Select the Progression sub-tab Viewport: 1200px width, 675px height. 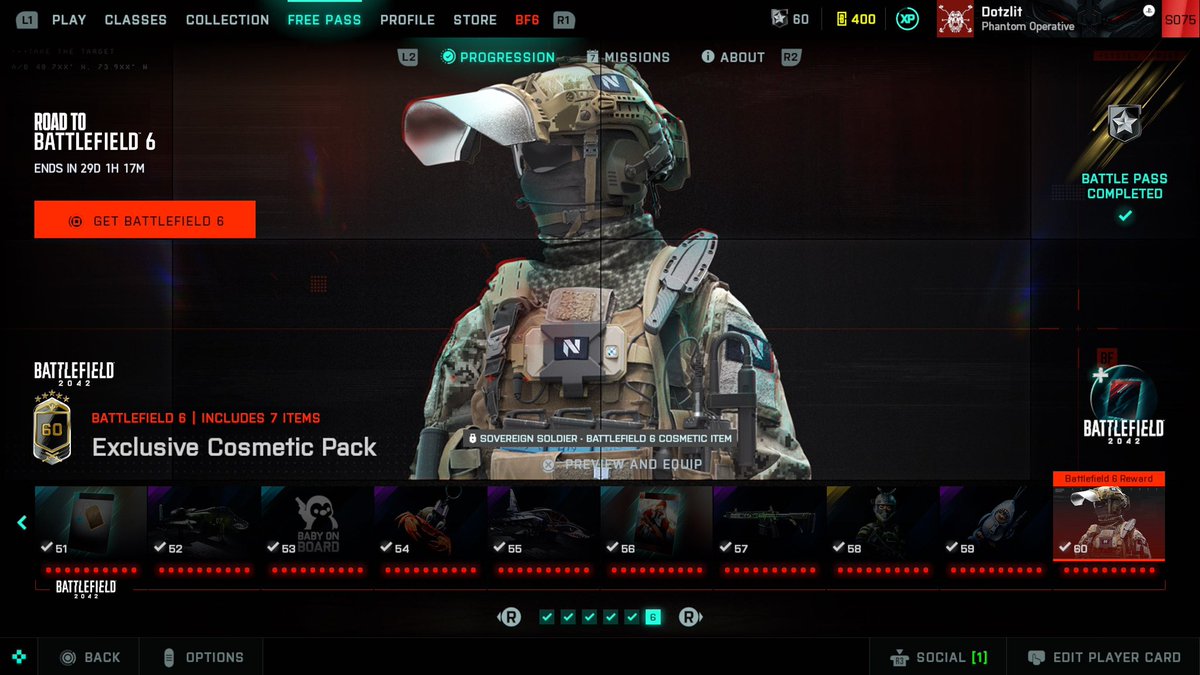tap(498, 57)
